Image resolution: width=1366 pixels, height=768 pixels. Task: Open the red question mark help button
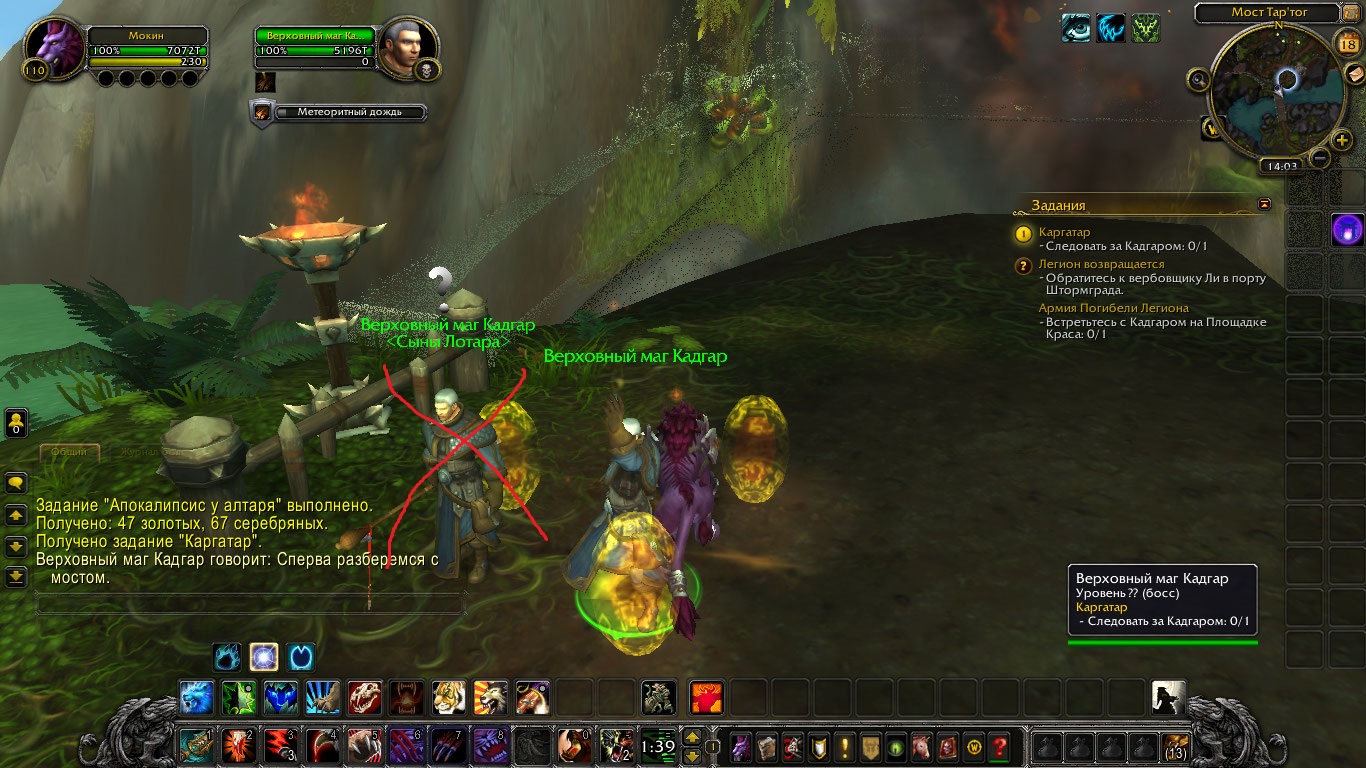coord(998,746)
